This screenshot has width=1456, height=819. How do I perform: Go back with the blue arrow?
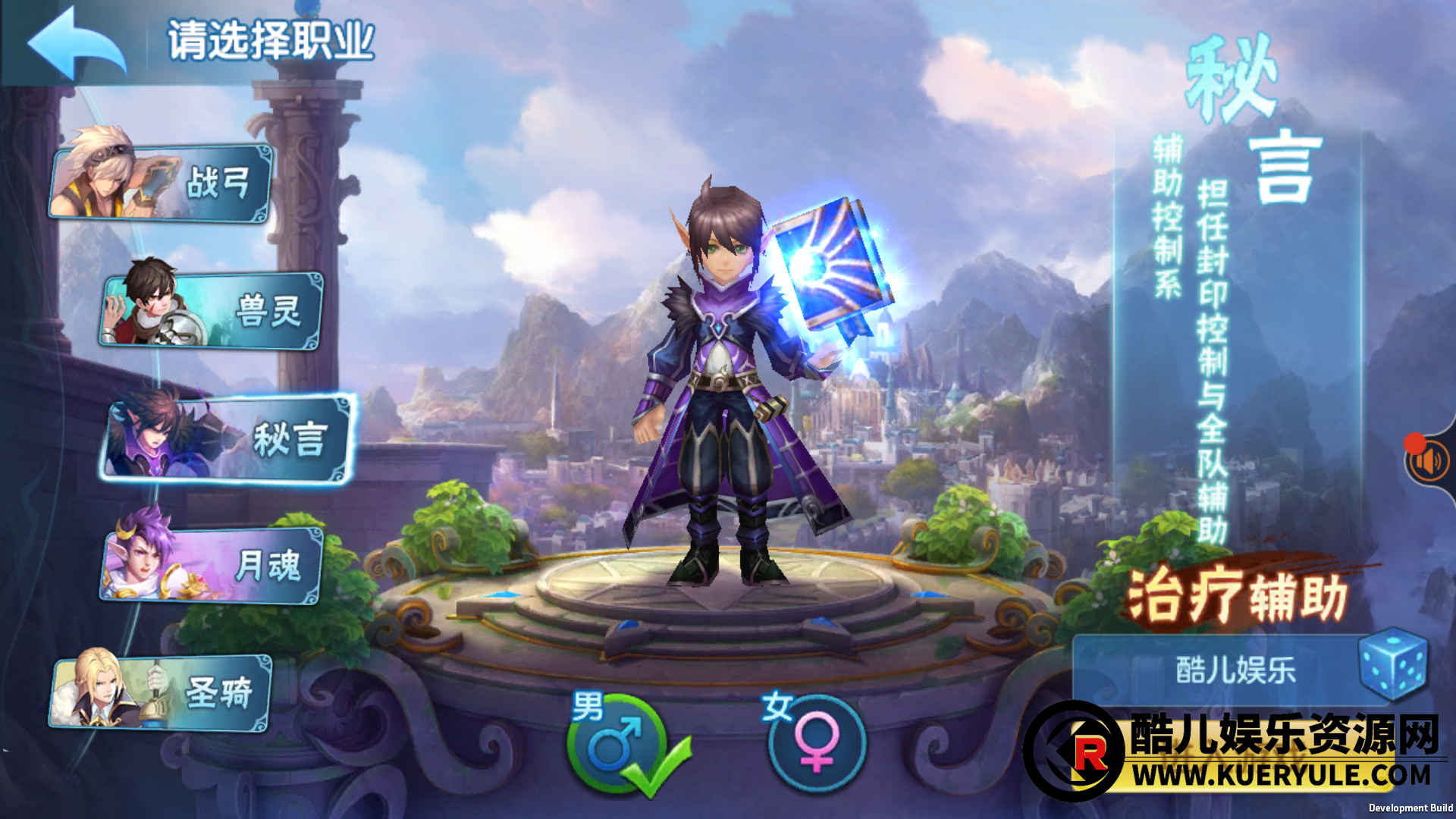[x=76, y=43]
